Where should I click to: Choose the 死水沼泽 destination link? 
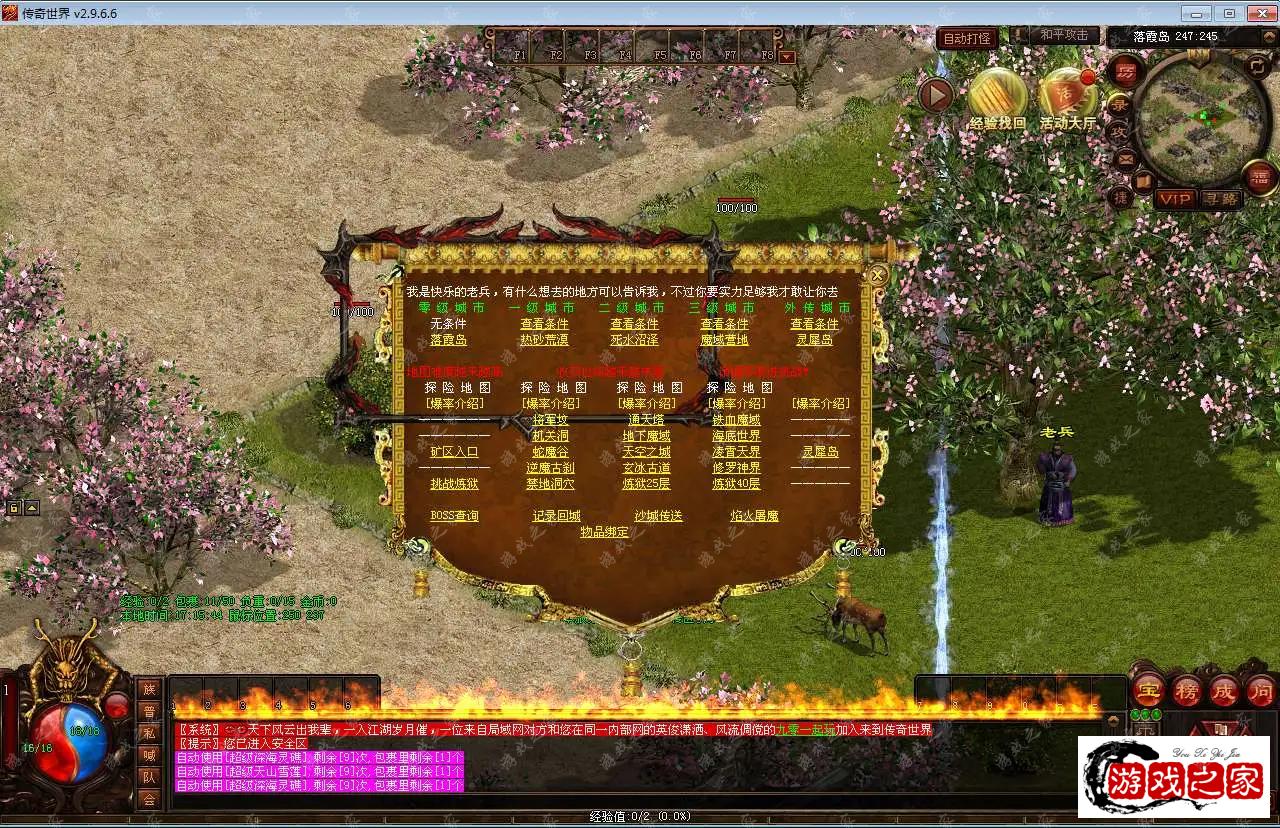click(634, 340)
